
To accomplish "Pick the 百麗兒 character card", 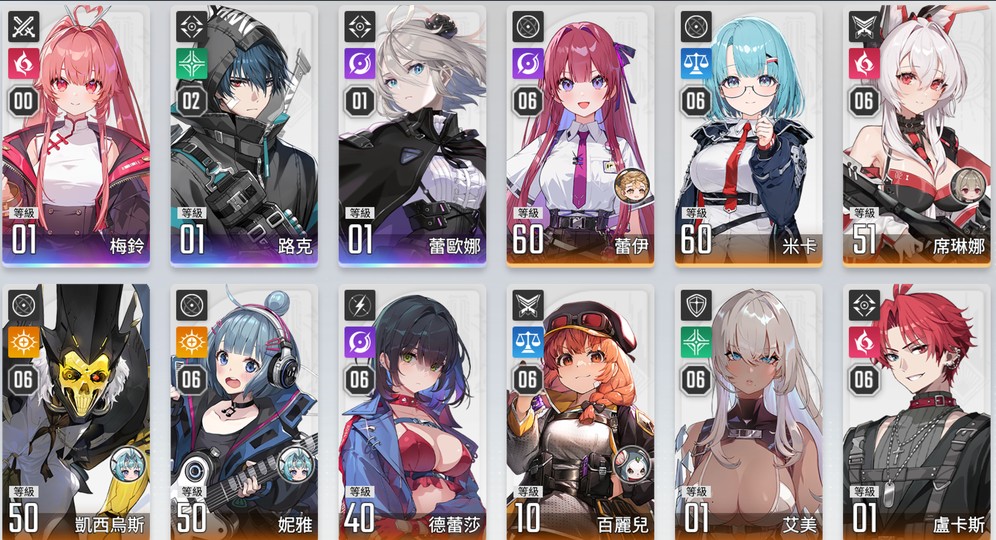I will 580,410.
